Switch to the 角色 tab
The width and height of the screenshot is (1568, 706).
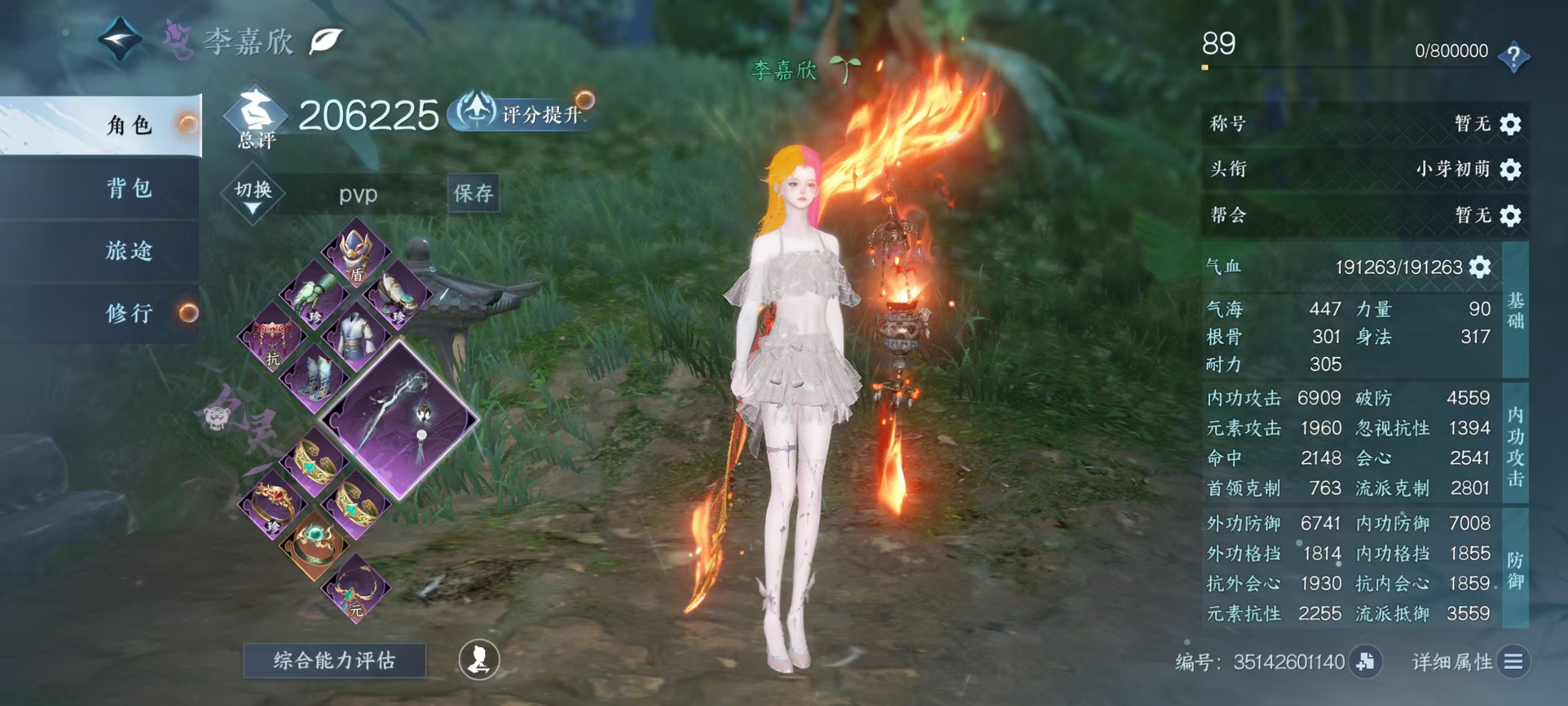pyautogui.click(x=129, y=125)
